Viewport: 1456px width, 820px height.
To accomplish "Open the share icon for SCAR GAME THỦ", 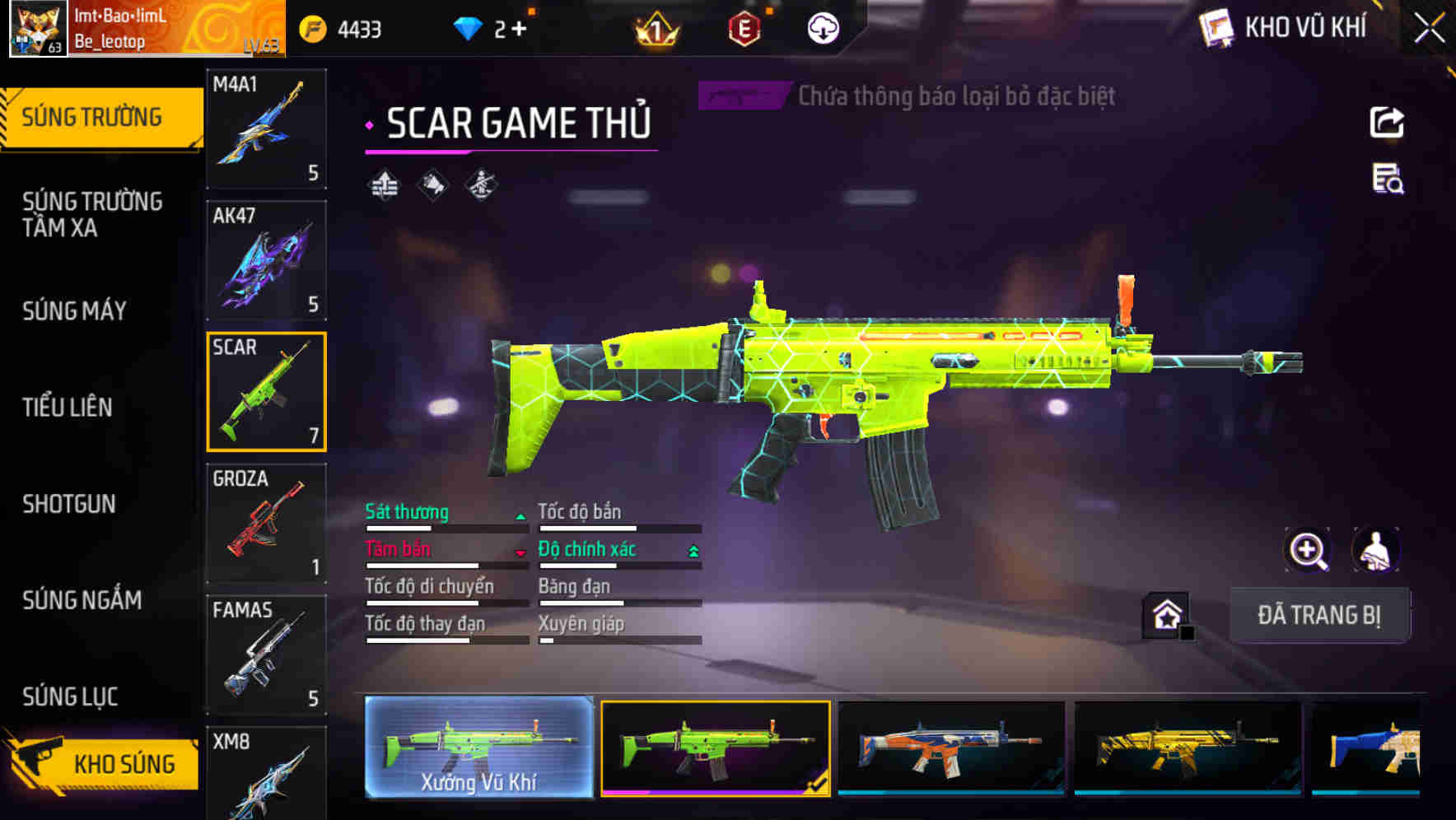I will tap(1388, 122).
